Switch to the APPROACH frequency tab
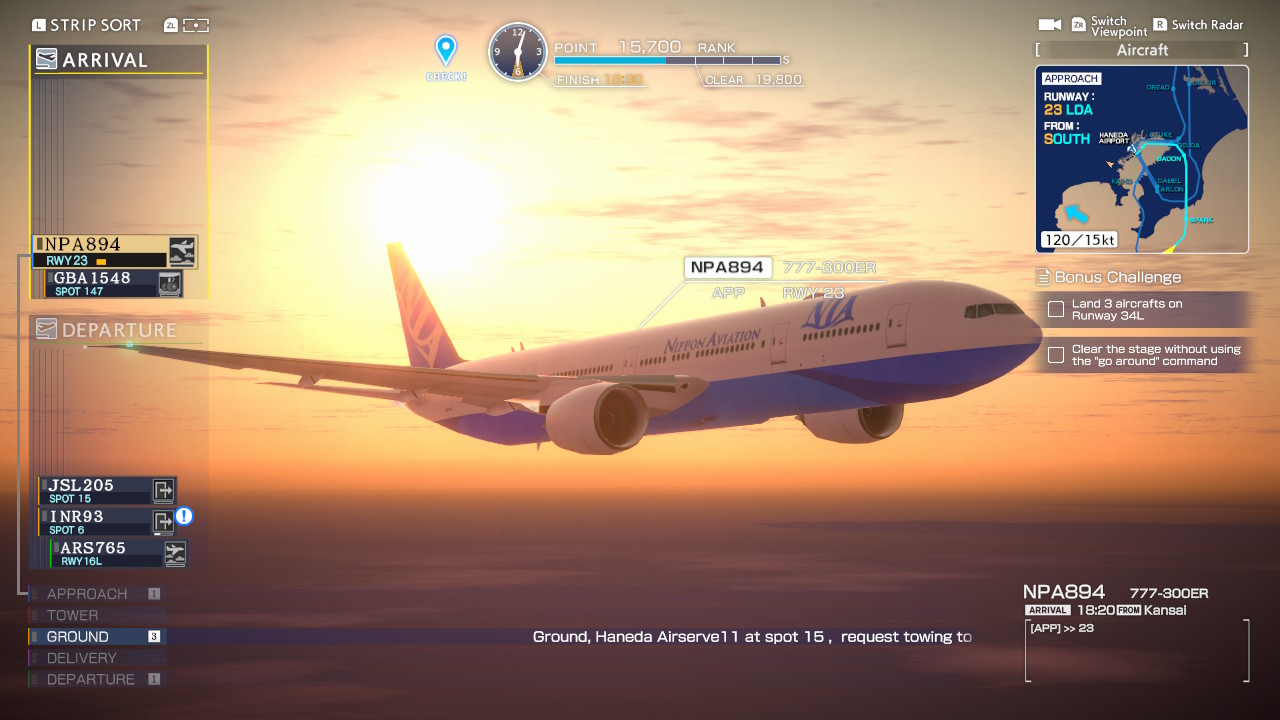Image resolution: width=1280 pixels, height=720 pixels. pyautogui.click(x=87, y=593)
